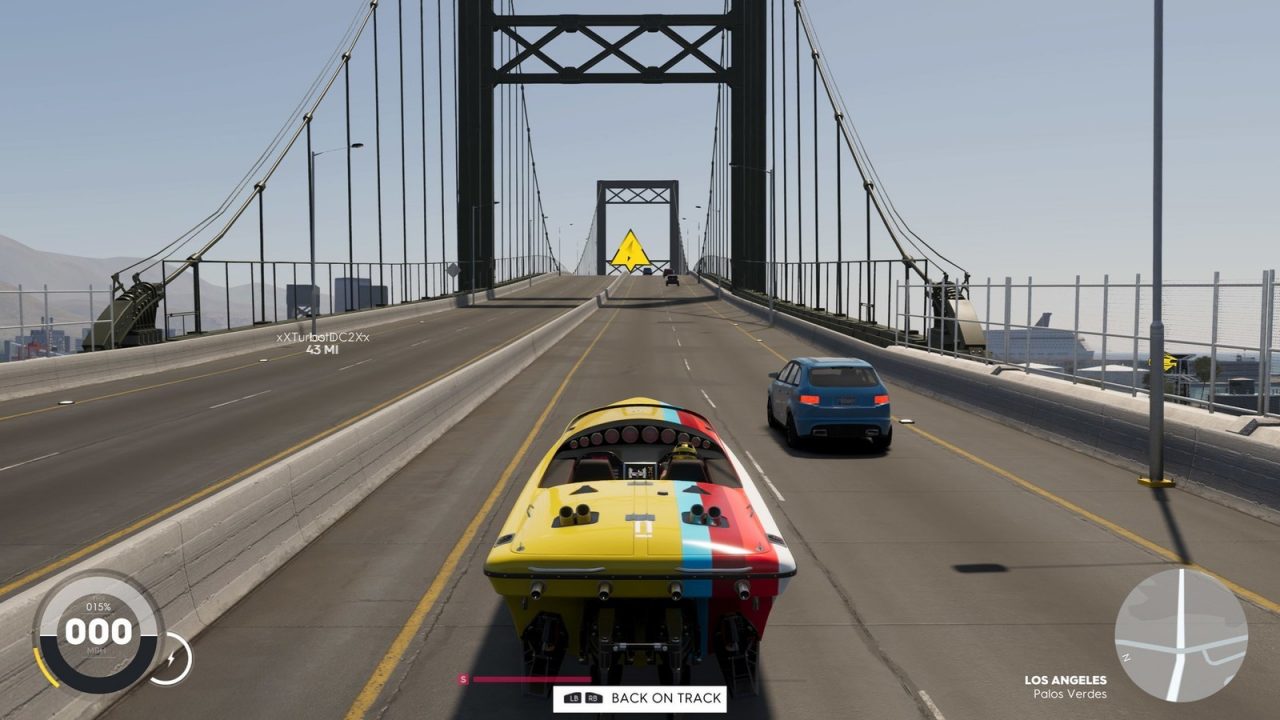1280x720 pixels.
Task: Toggle the 015% indicator above the speed readout
Action: tap(100, 604)
